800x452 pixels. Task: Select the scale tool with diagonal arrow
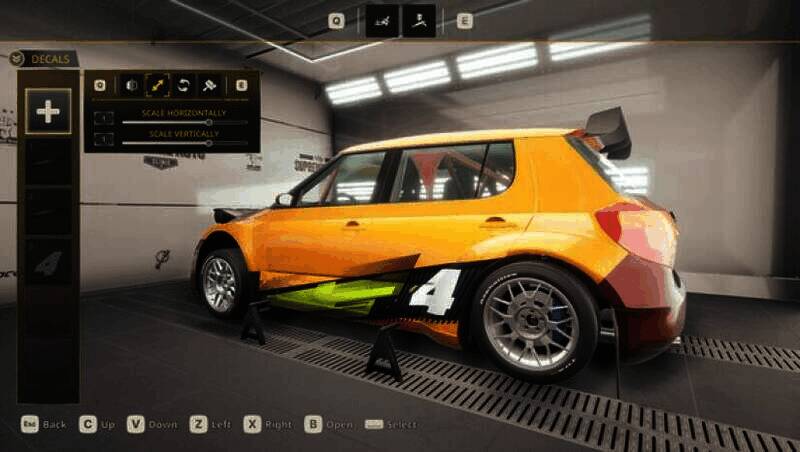point(158,85)
